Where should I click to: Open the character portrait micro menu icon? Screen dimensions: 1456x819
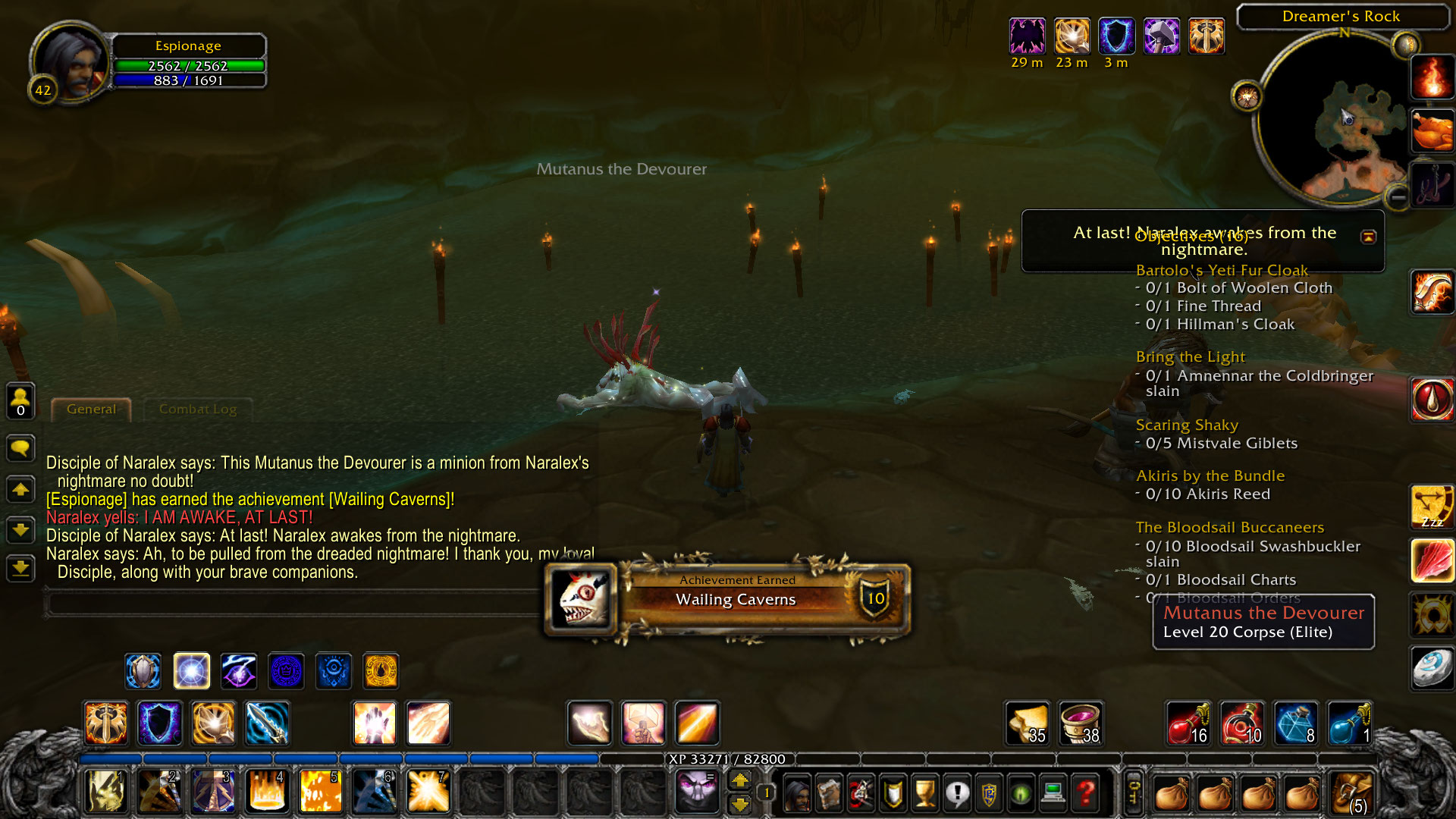(797, 792)
